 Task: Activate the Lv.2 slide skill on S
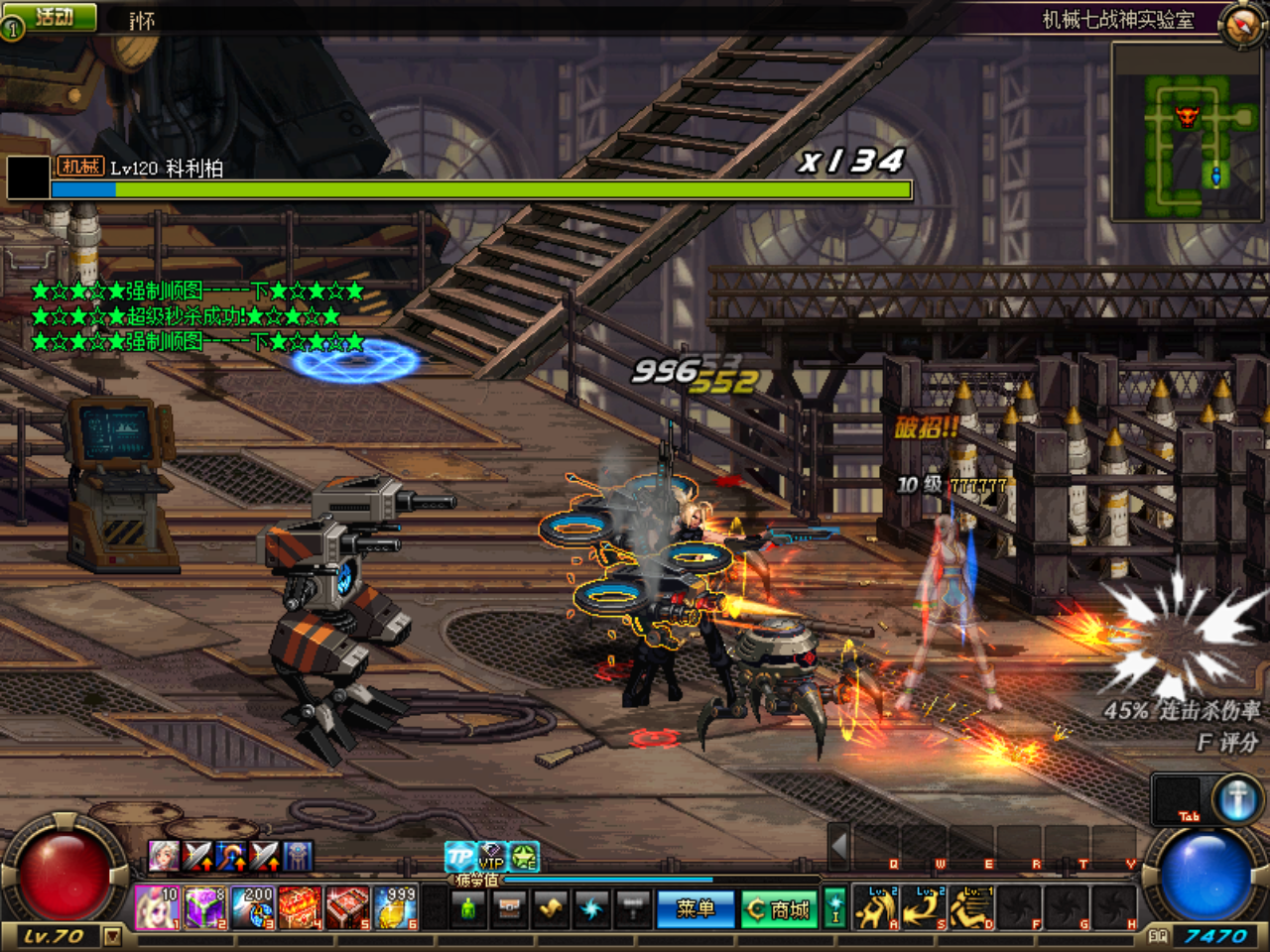[925, 907]
